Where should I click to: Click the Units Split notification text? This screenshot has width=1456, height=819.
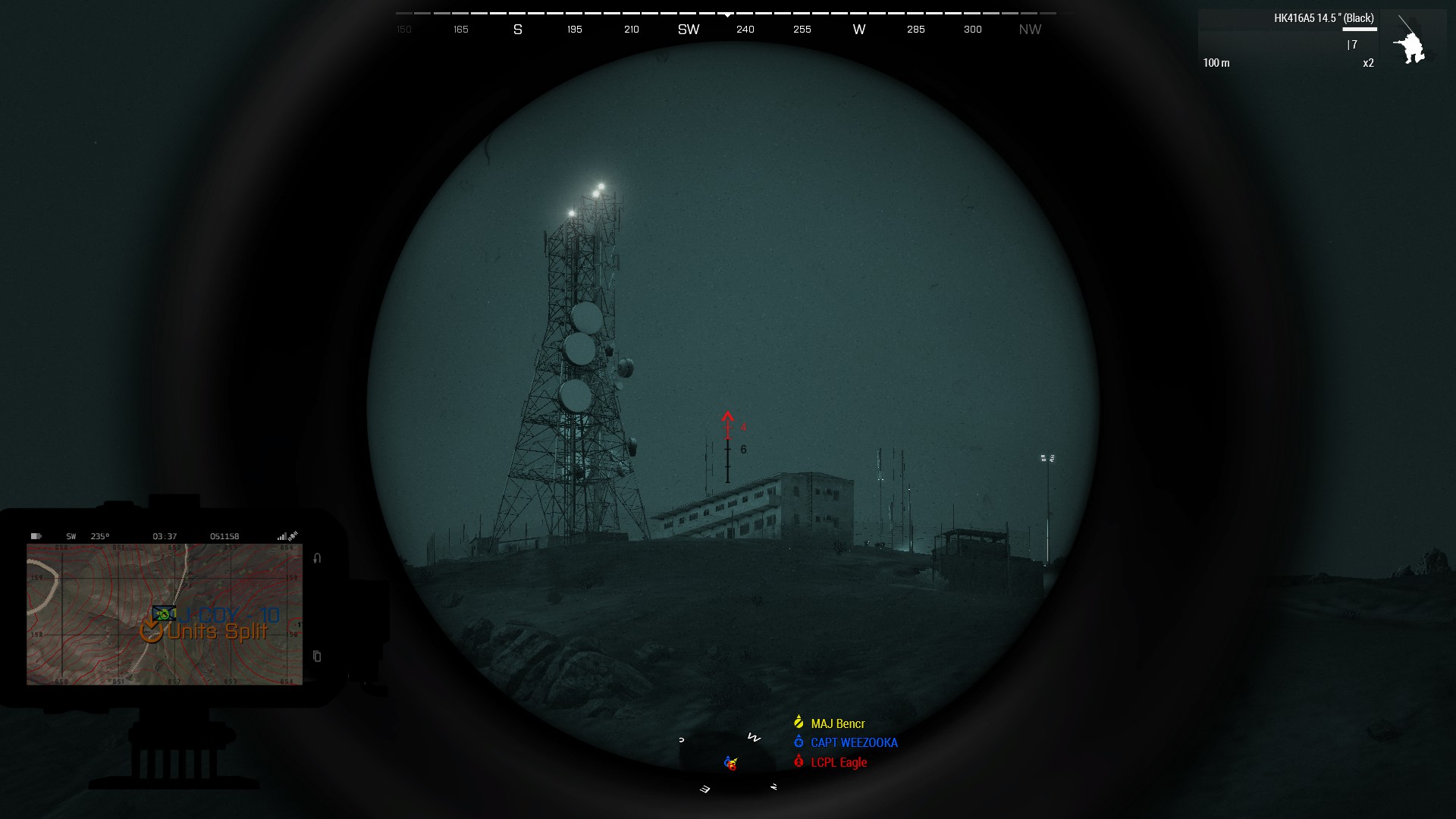tap(216, 631)
